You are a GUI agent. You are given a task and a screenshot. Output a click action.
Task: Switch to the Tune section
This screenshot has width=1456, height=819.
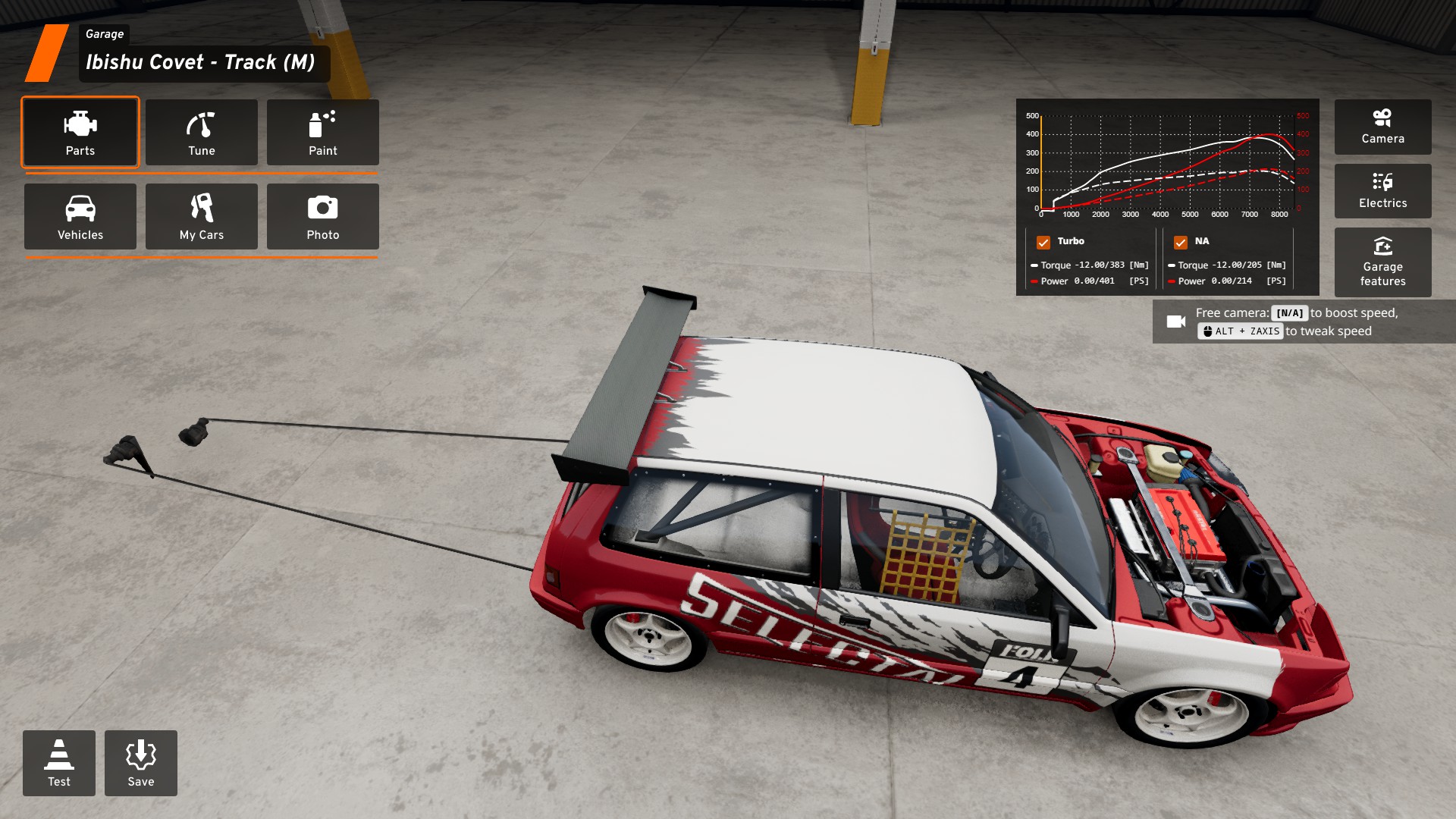(202, 132)
